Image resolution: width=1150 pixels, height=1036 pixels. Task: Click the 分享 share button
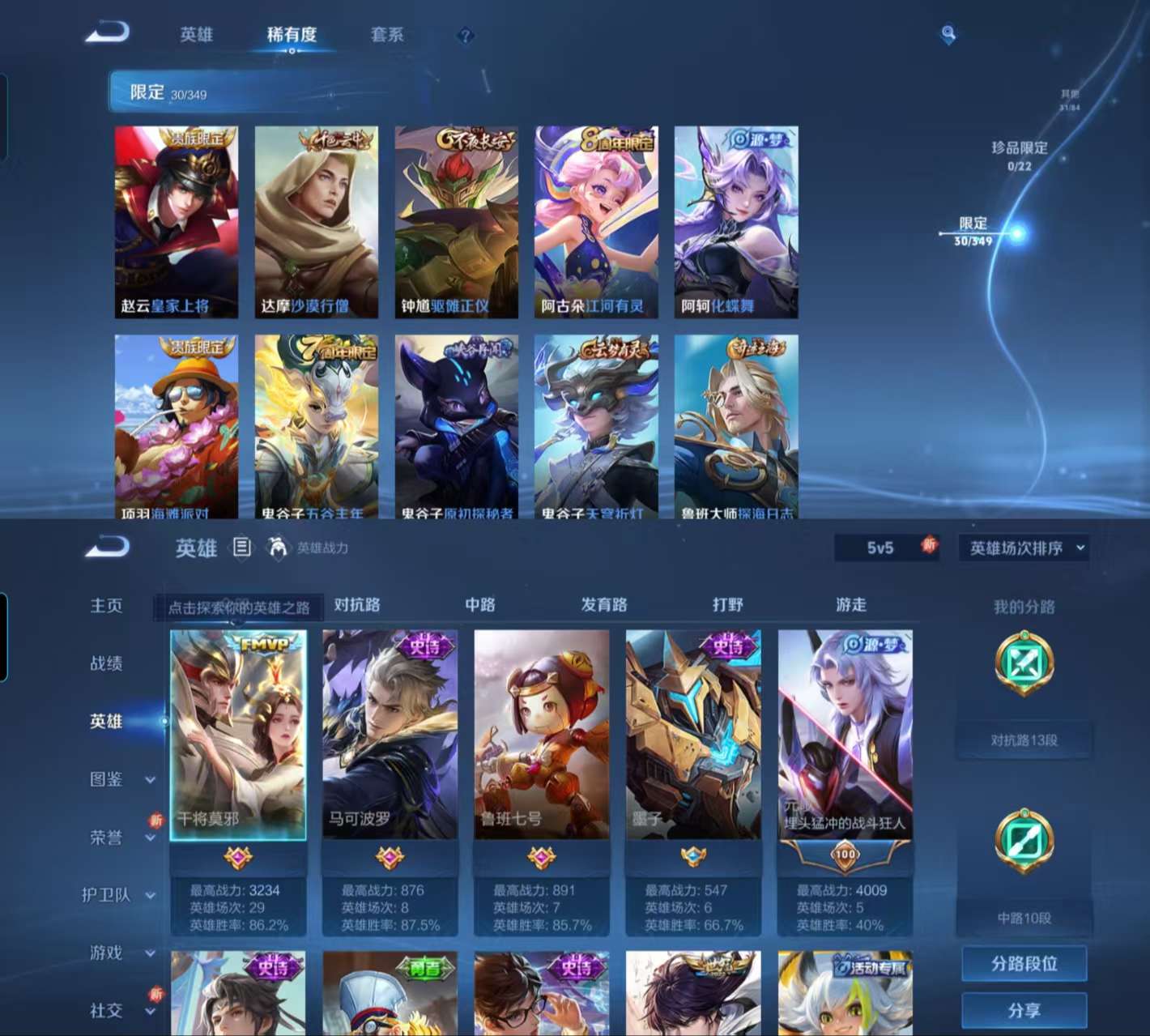click(1023, 1010)
